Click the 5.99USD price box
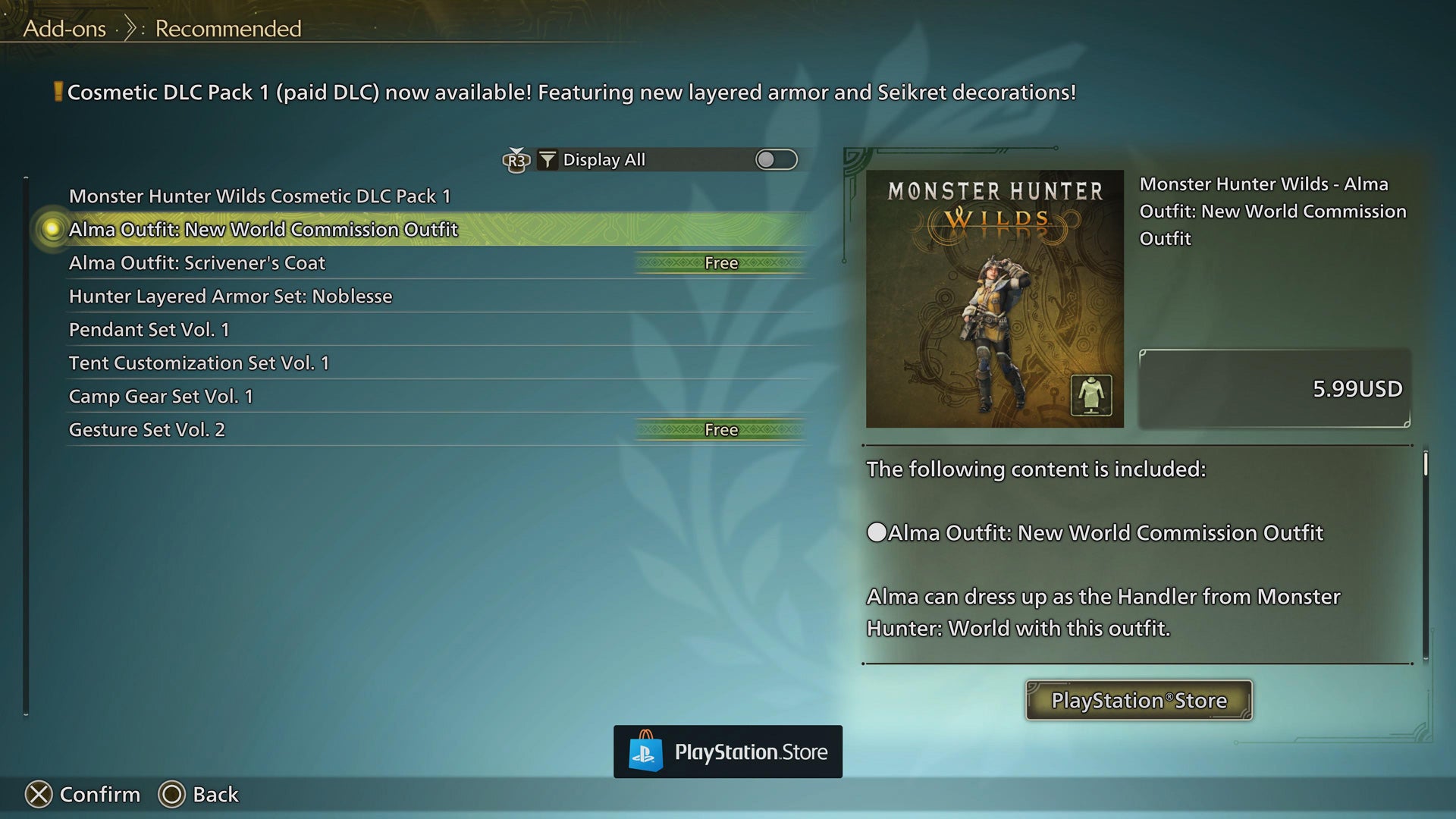Image resolution: width=1456 pixels, height=819 pixels. [1275, 388]
